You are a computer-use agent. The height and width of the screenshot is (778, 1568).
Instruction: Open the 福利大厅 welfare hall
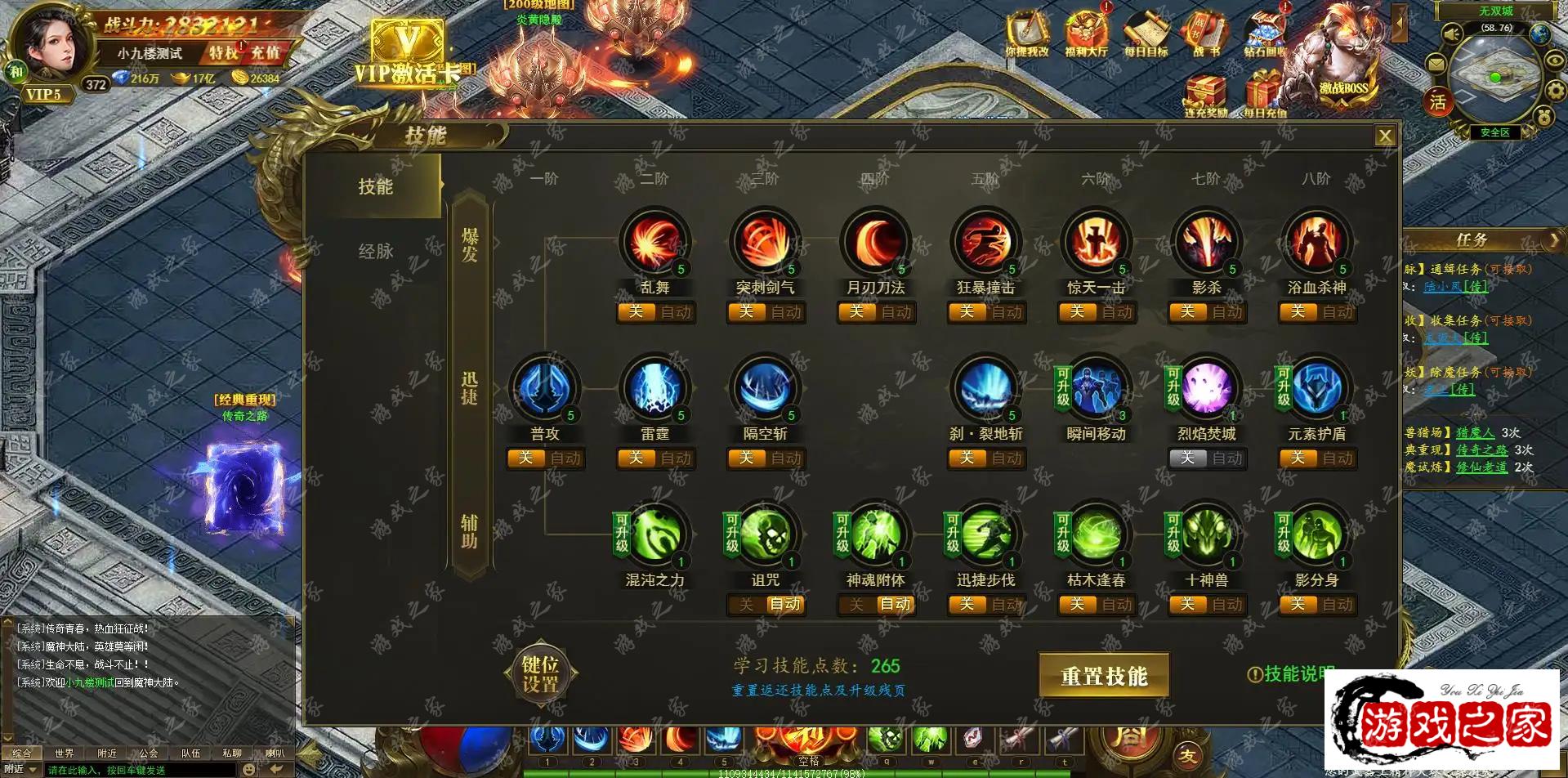tap(1086, 34)
